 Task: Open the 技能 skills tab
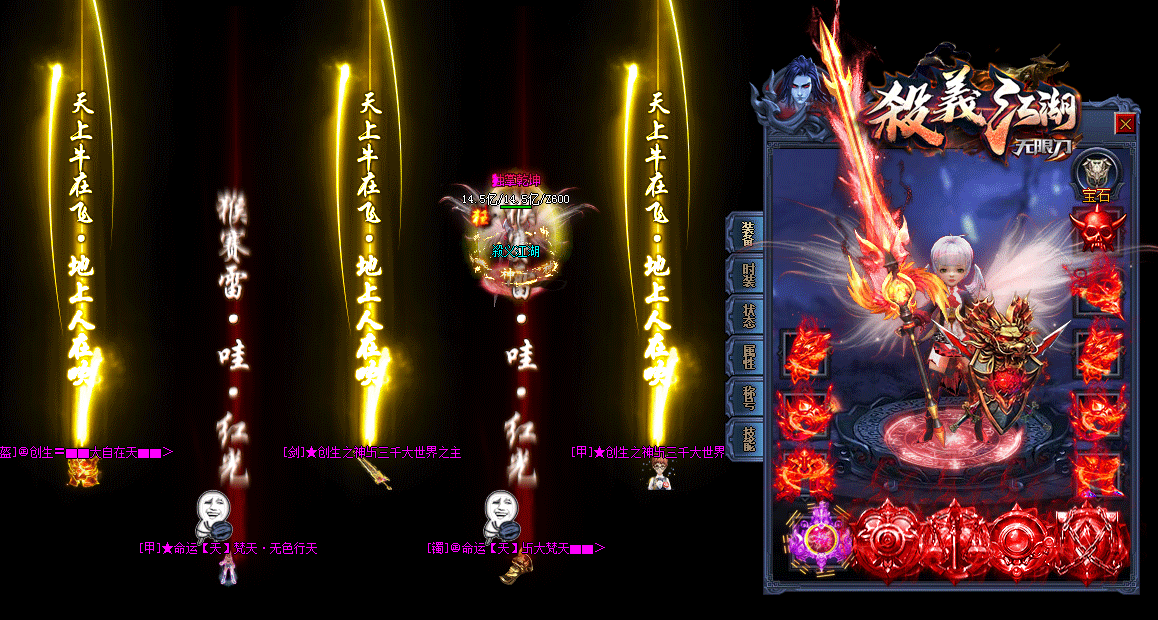click(747, 439)
